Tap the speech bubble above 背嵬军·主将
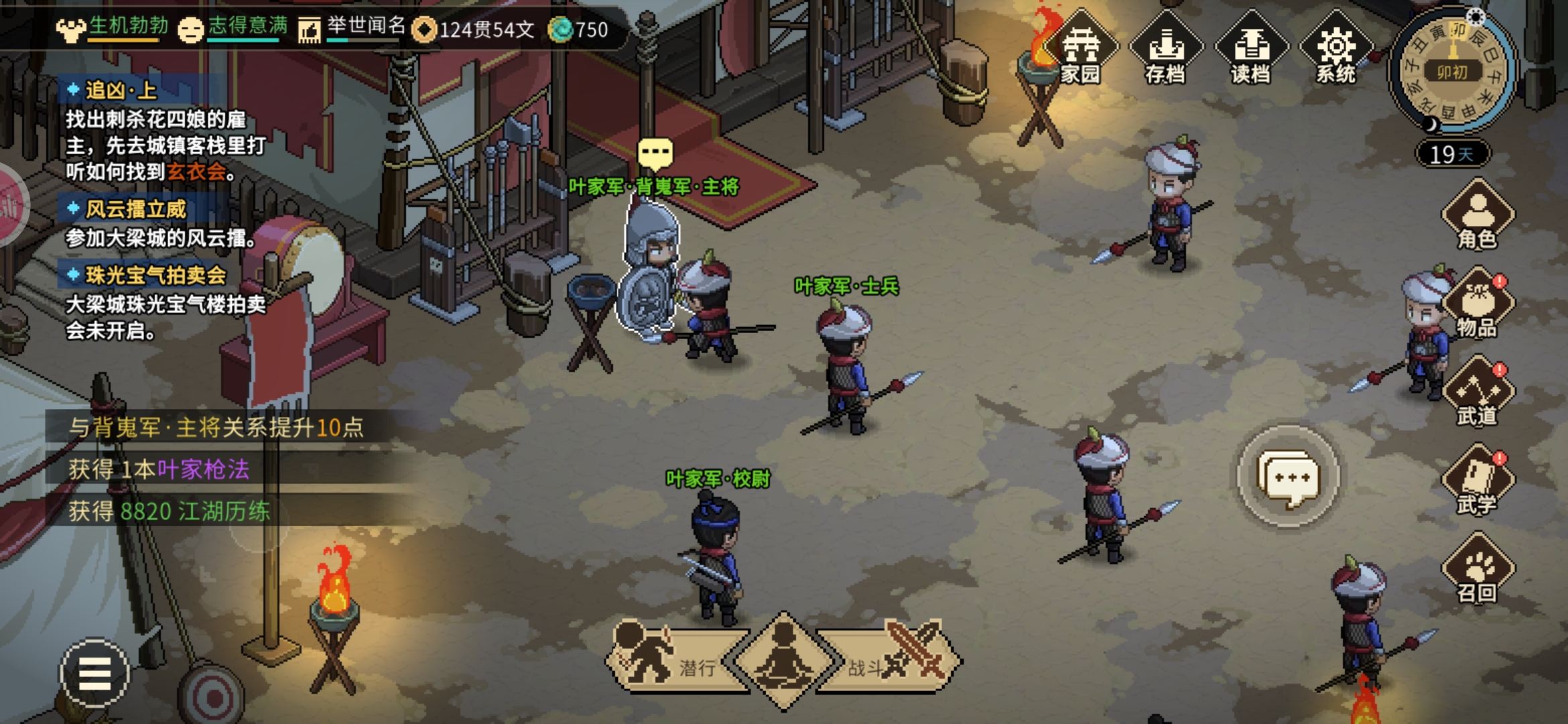 coord(655,154)
